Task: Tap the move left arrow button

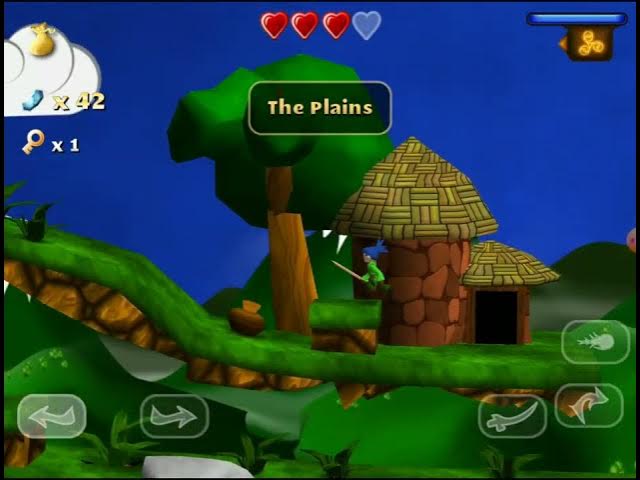Action: [x=51, y=416]
